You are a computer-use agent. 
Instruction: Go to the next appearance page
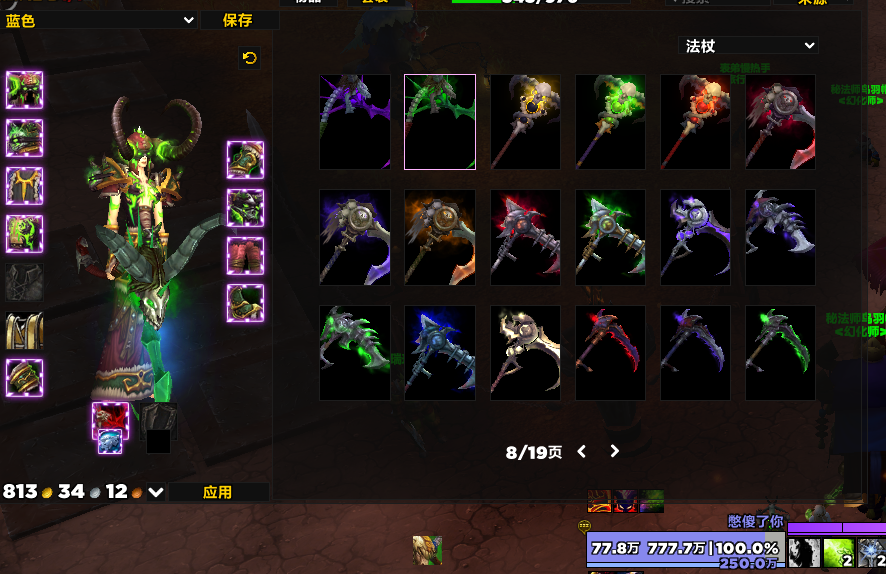(614, 451)
